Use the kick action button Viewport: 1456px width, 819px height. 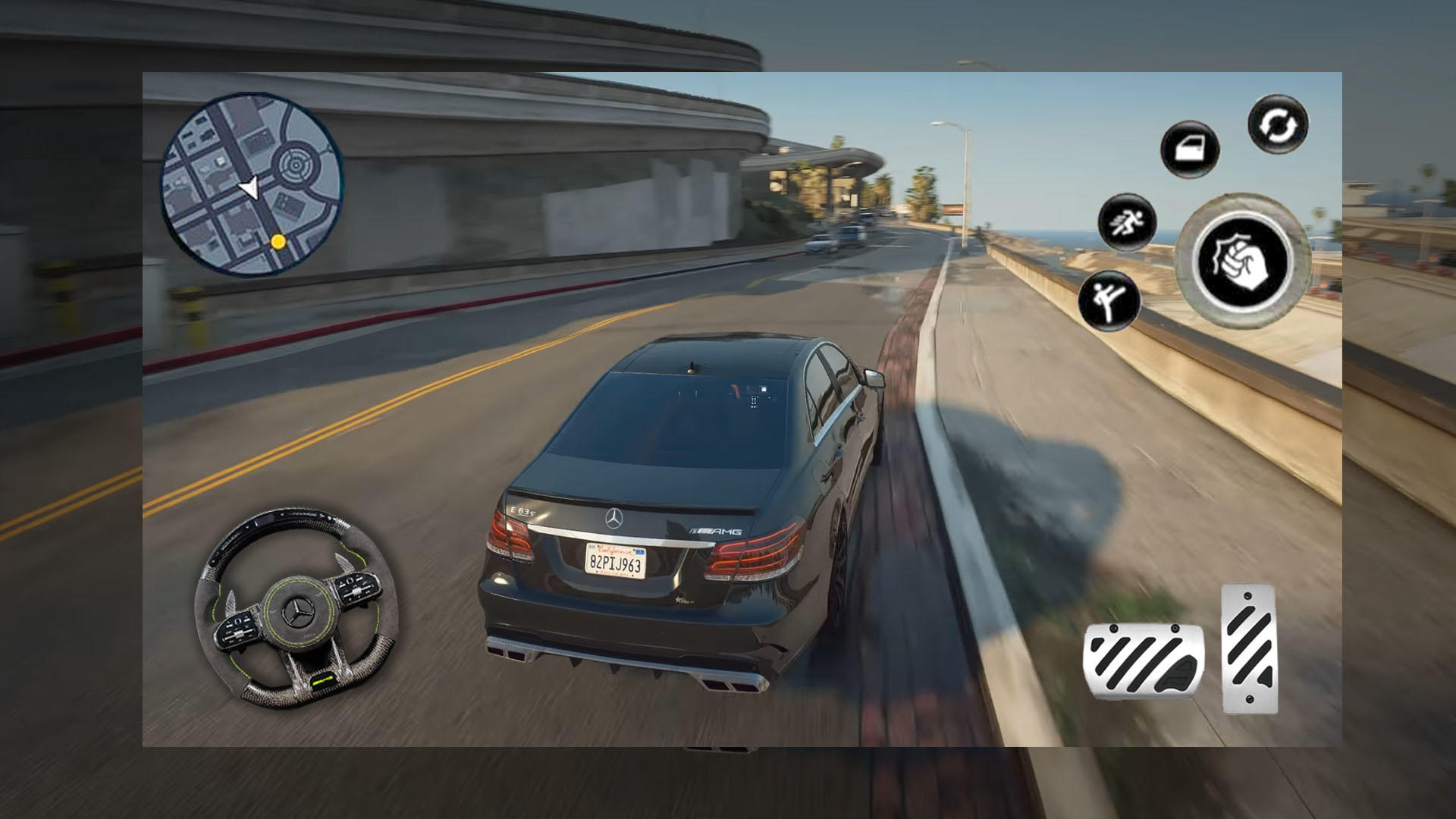coord(1109,300)
